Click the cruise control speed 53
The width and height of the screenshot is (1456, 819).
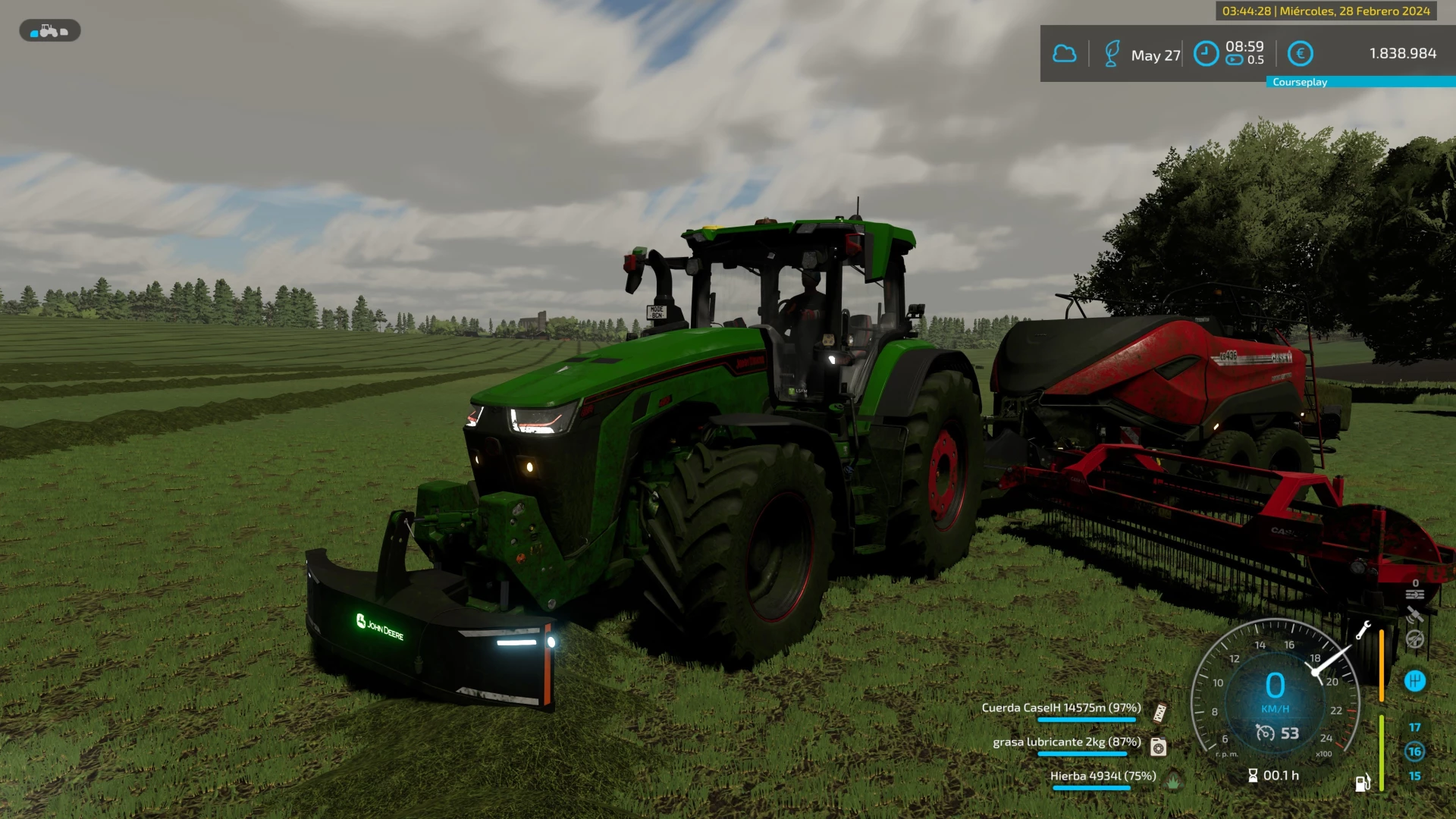[1285, 733]
